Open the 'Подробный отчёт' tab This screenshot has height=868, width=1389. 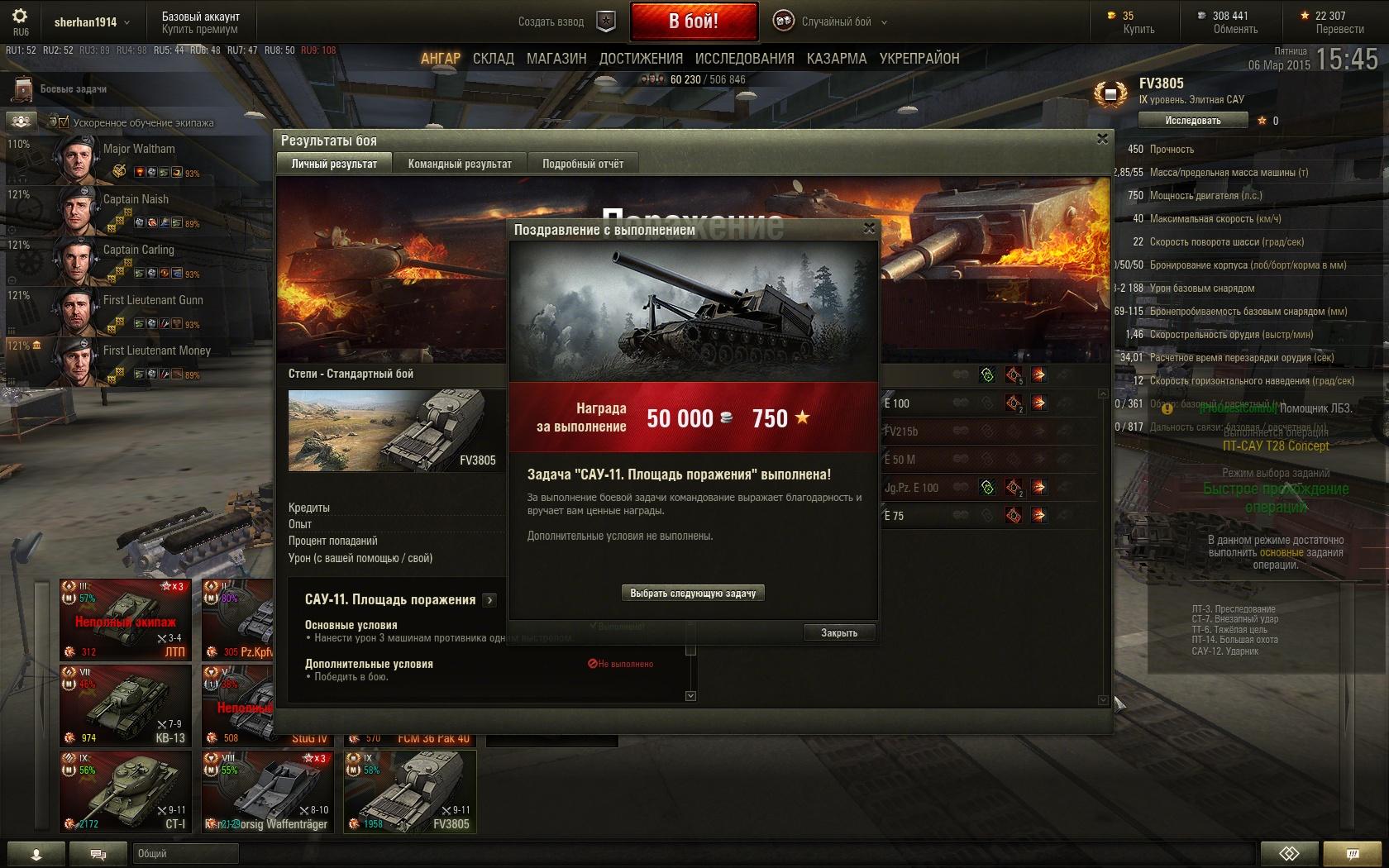(583, 164)
